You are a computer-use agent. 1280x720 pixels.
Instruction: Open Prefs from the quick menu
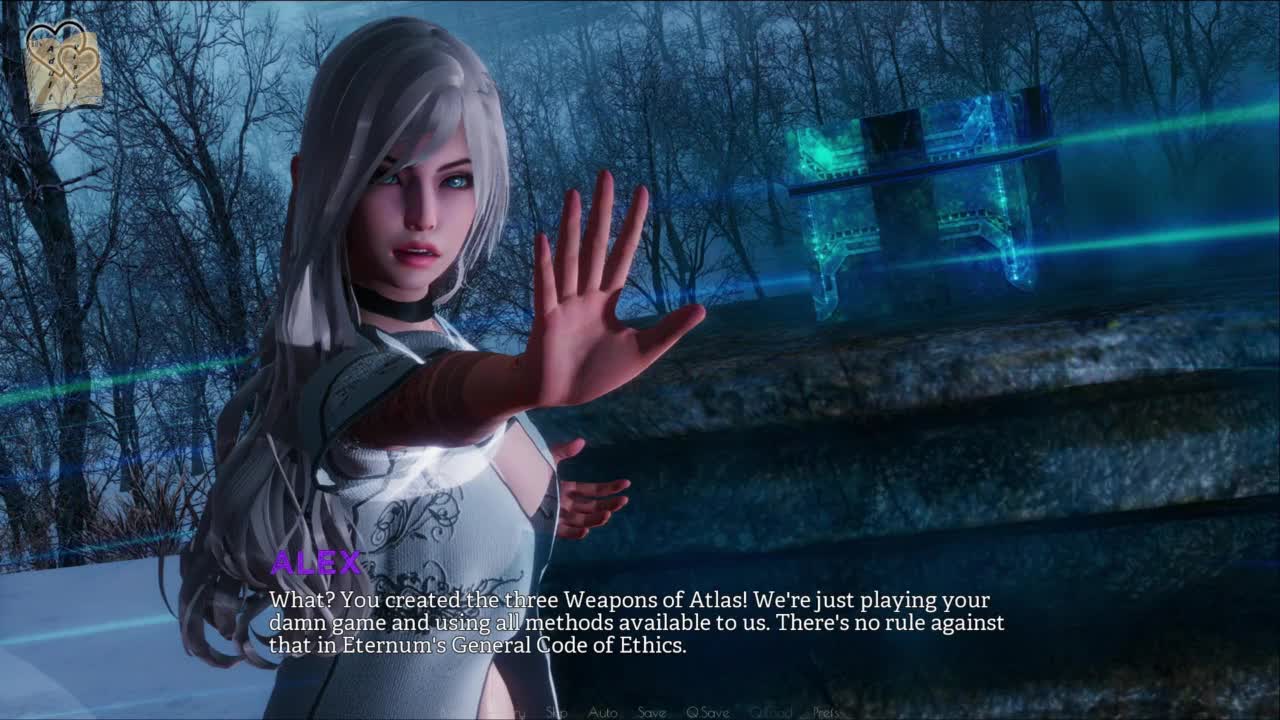pos(826,712)
